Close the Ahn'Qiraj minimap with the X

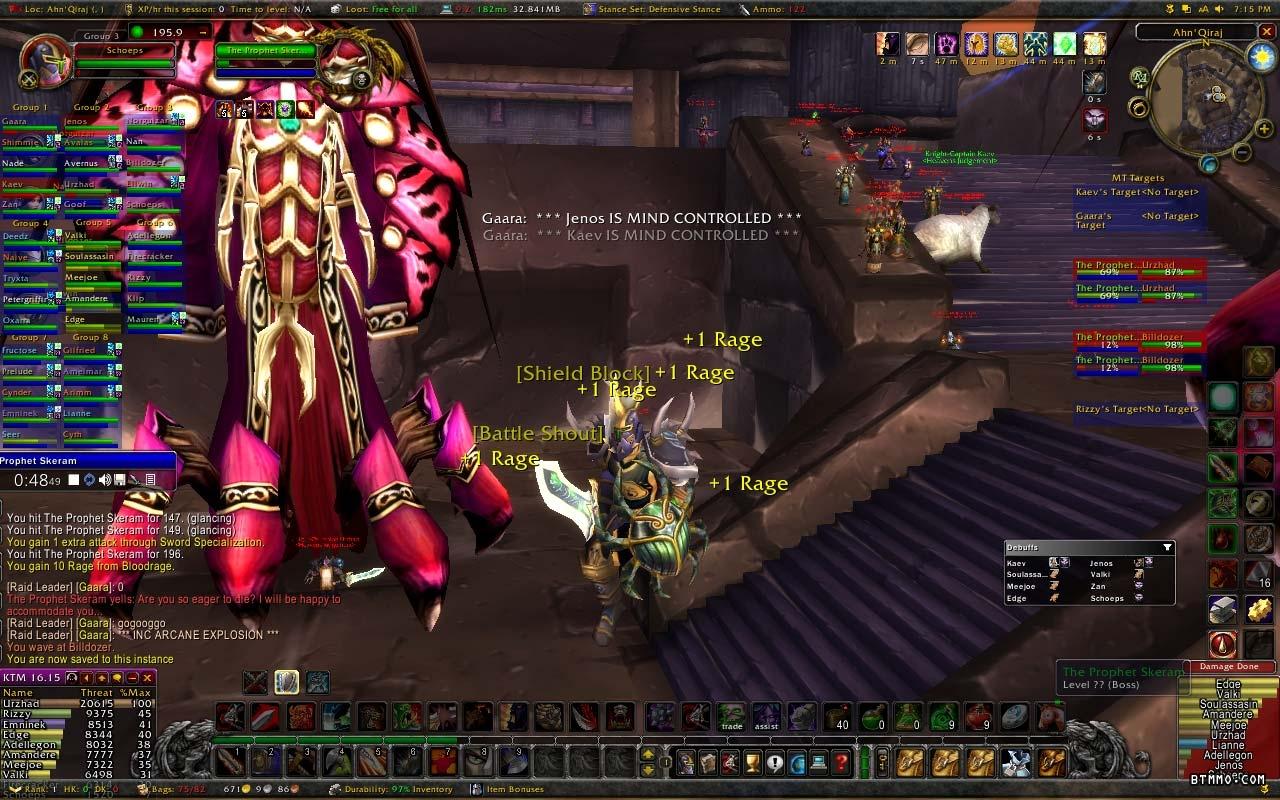click(x=1266, y=32)
